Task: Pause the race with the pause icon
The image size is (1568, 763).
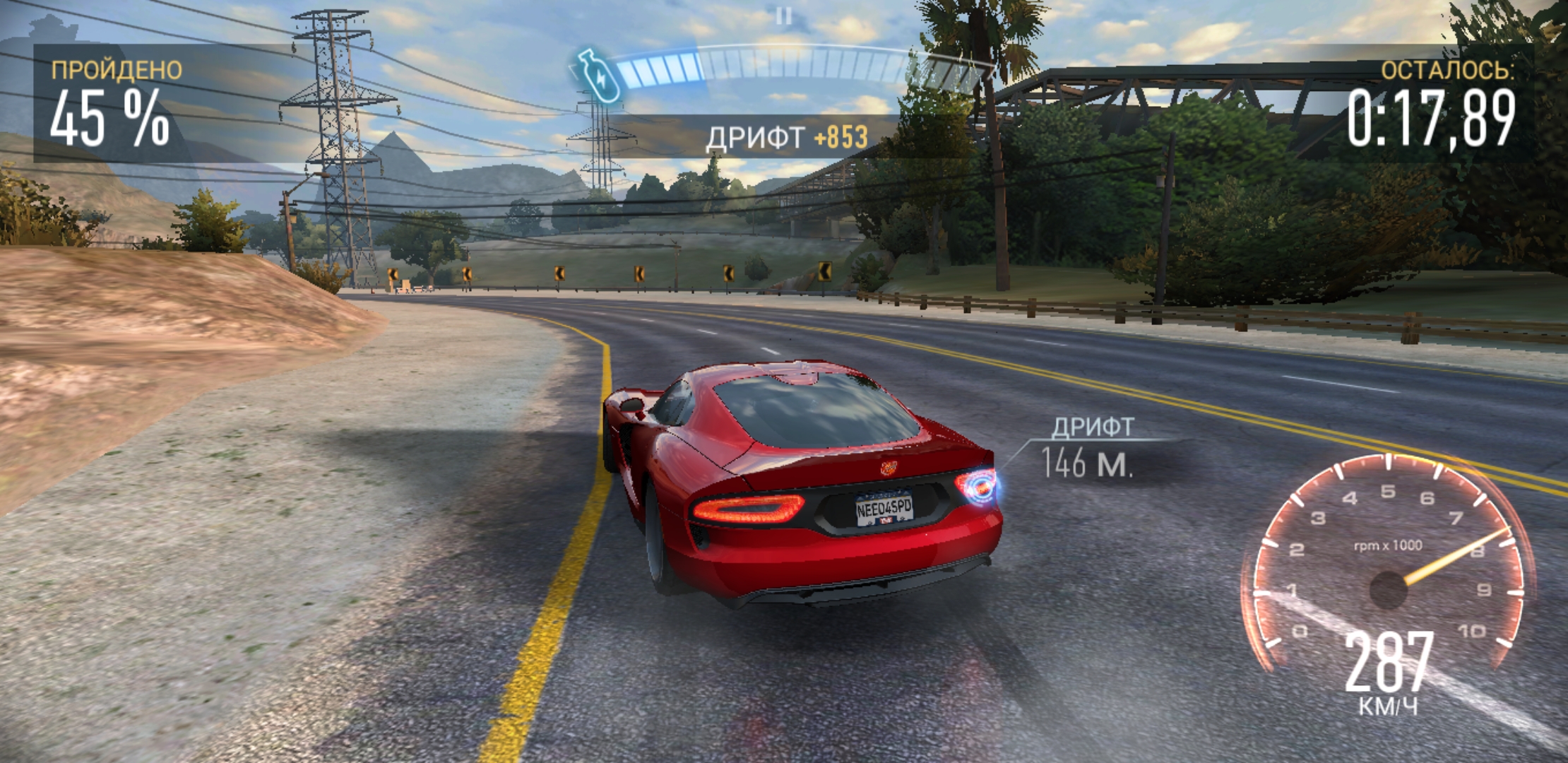Action: point(783,16)
